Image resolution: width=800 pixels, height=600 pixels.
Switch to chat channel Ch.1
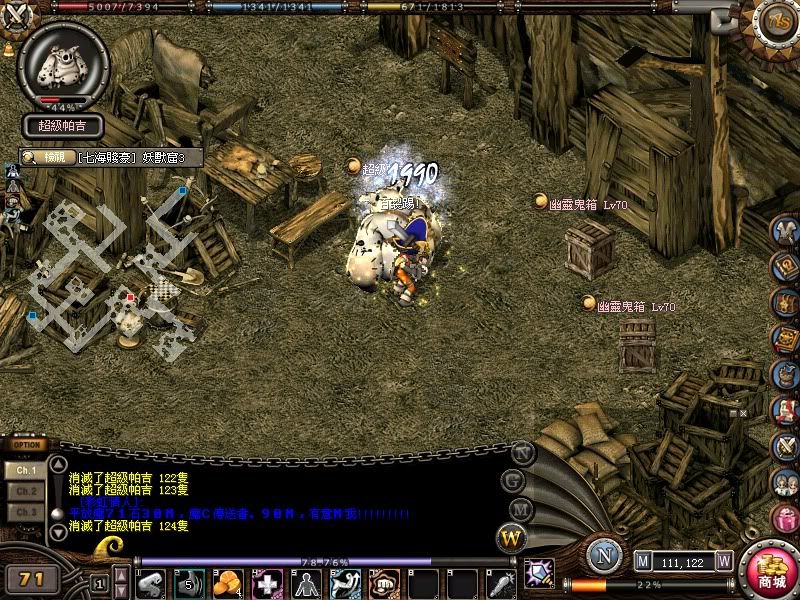(24, 469)
